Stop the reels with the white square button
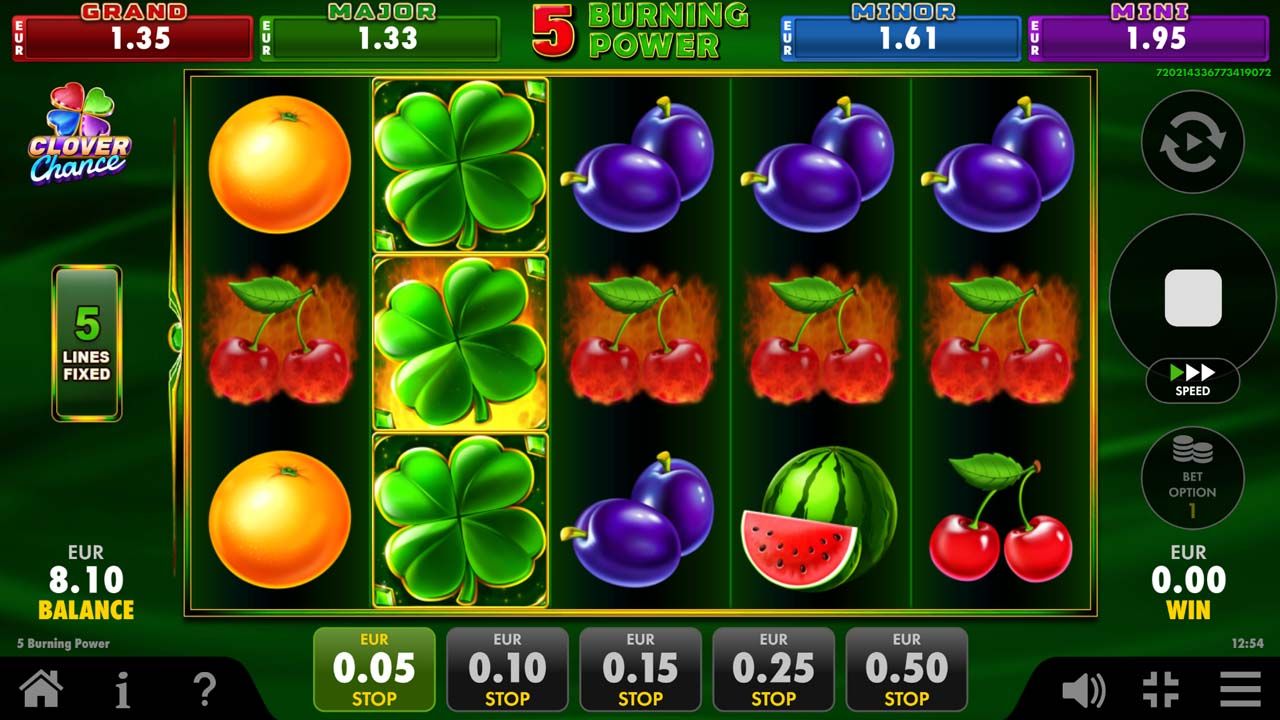This screenshot has height=720, width=1280. [x=1193, y=297]
